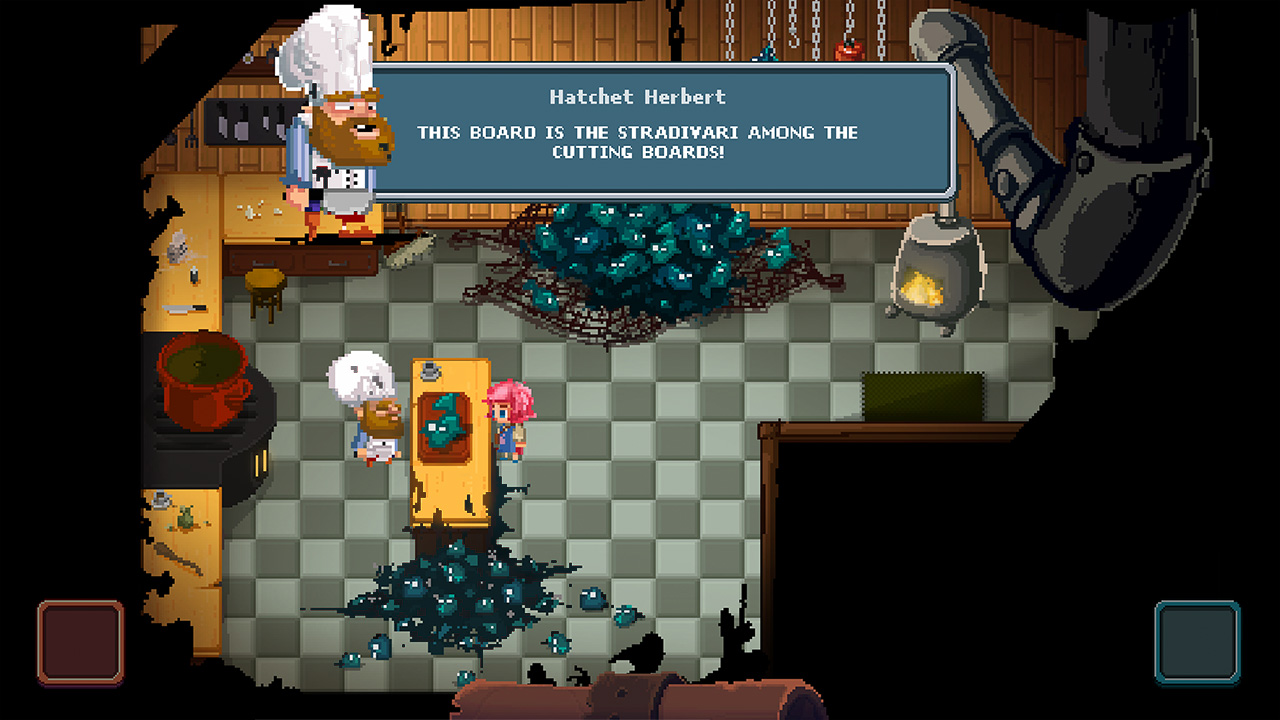Click the dialogue title text Hatchet Herbert
The height and width of the screenshot is (720, 1280).
[640, 96]
